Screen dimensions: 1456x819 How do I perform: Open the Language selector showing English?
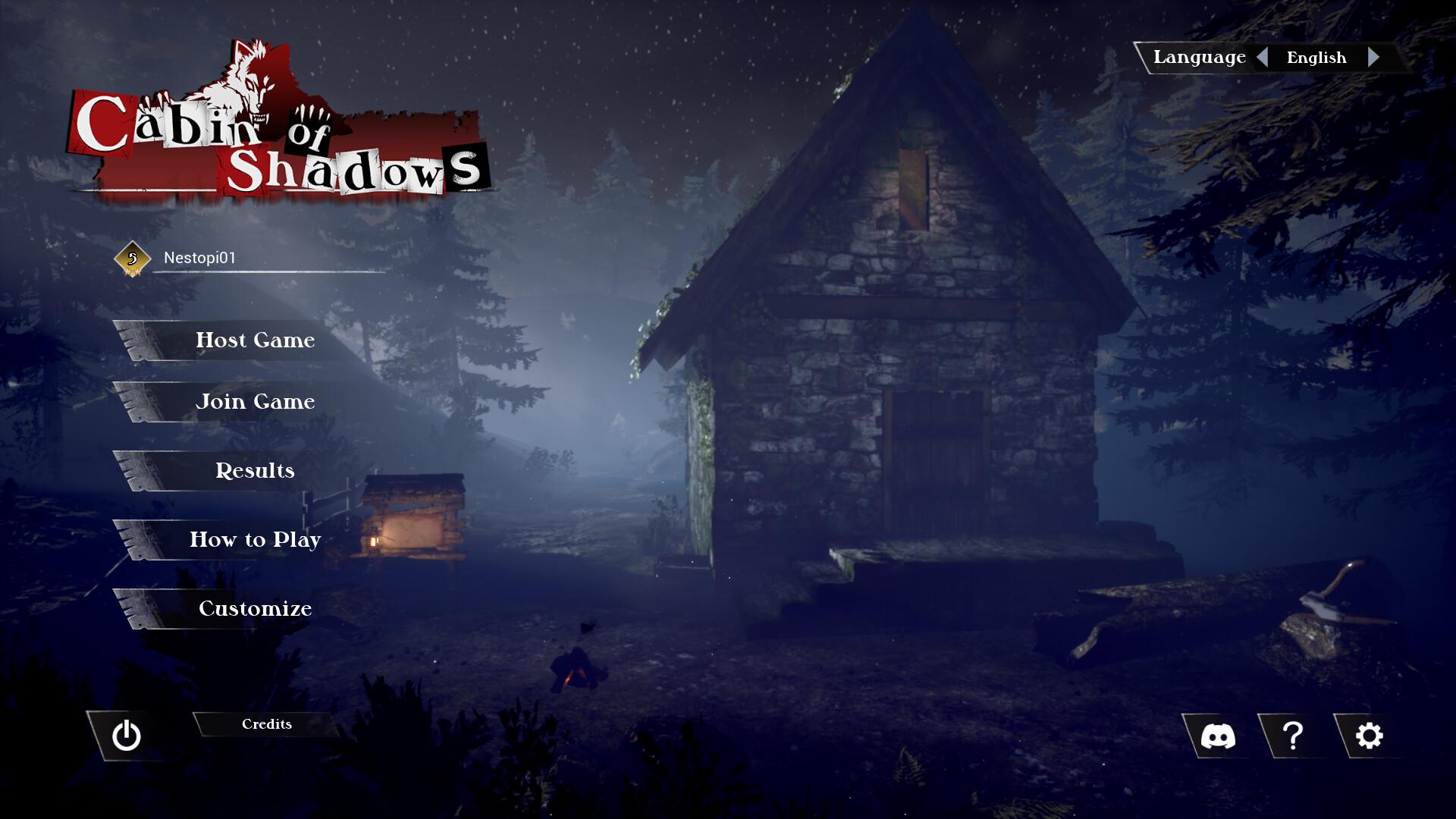1317,58
